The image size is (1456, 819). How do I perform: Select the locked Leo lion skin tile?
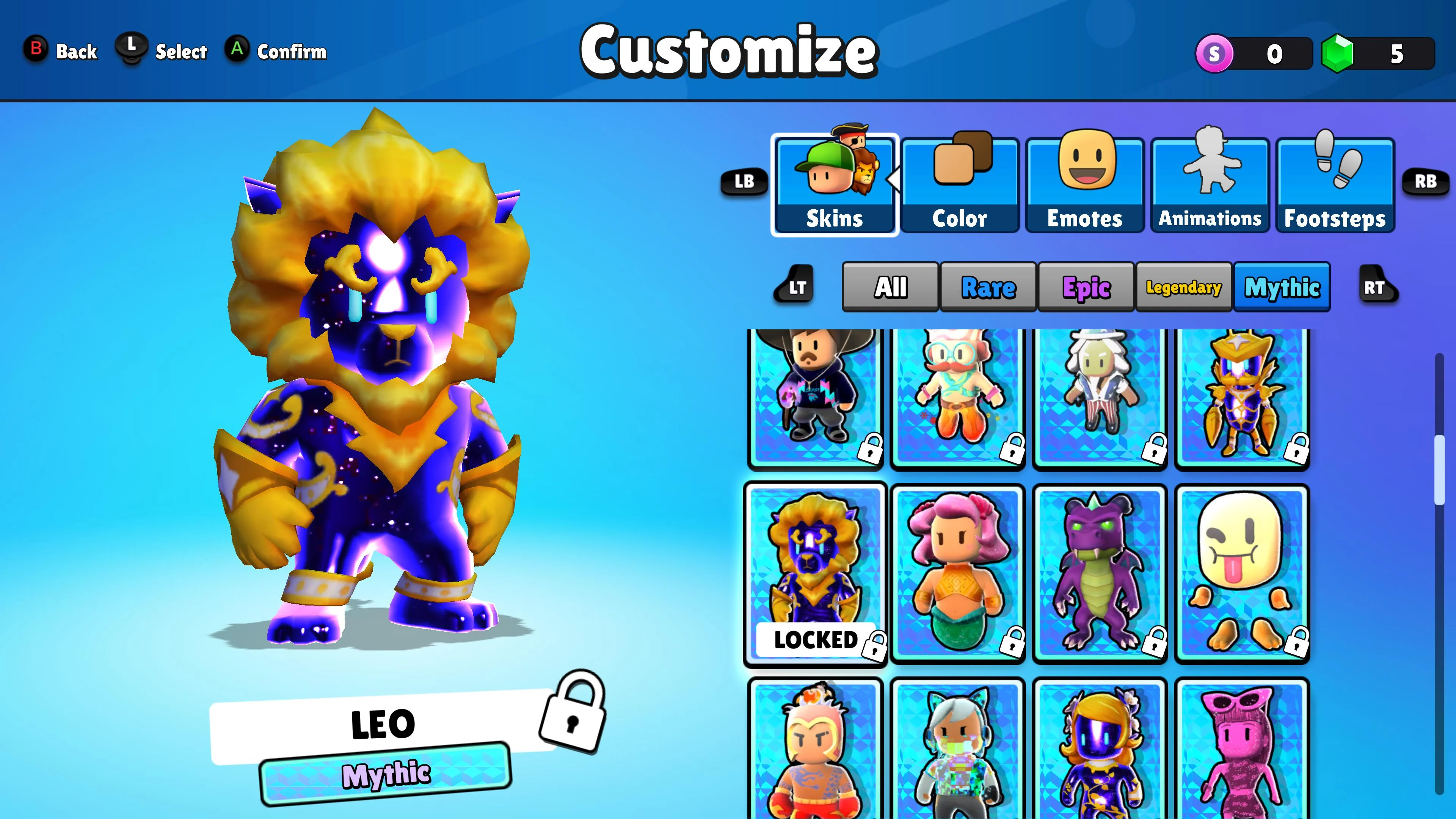[815, 574]
